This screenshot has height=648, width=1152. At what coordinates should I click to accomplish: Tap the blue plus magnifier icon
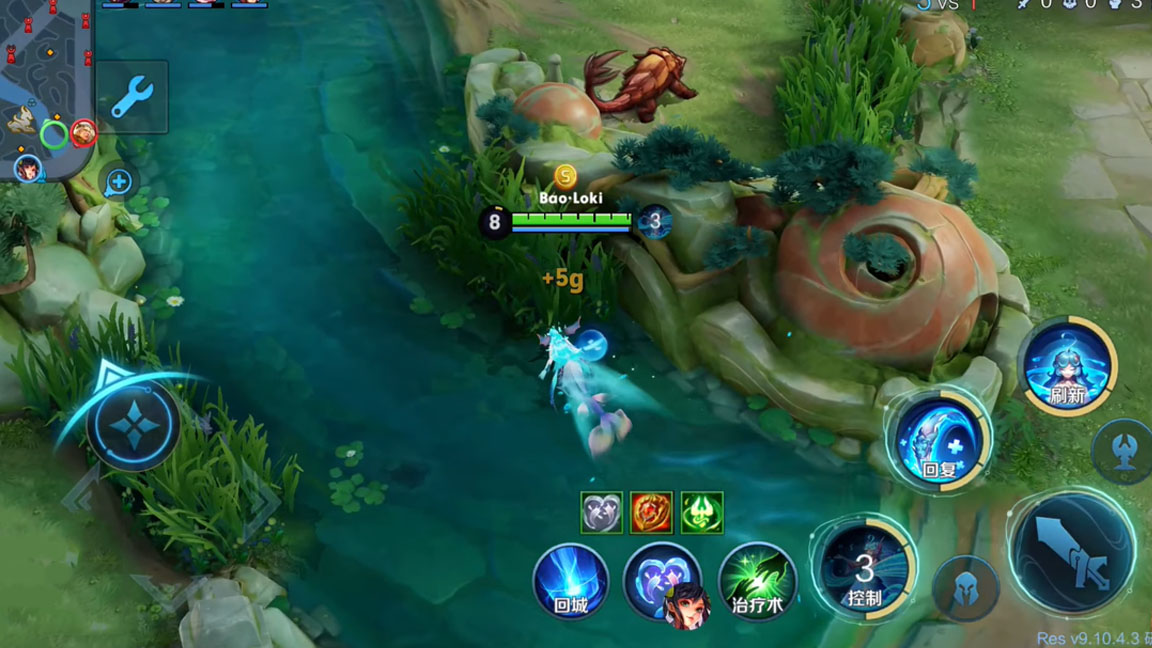[118, 182]
